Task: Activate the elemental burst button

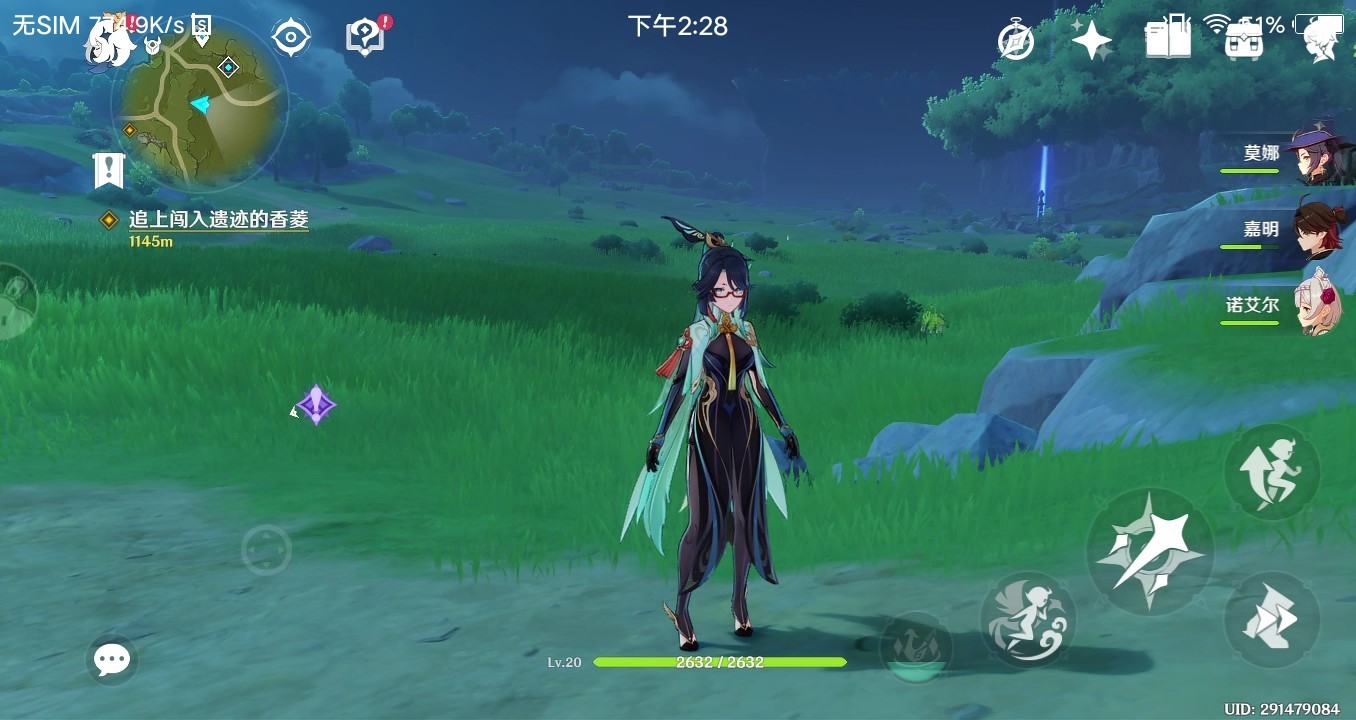Action: click(915, 647)
